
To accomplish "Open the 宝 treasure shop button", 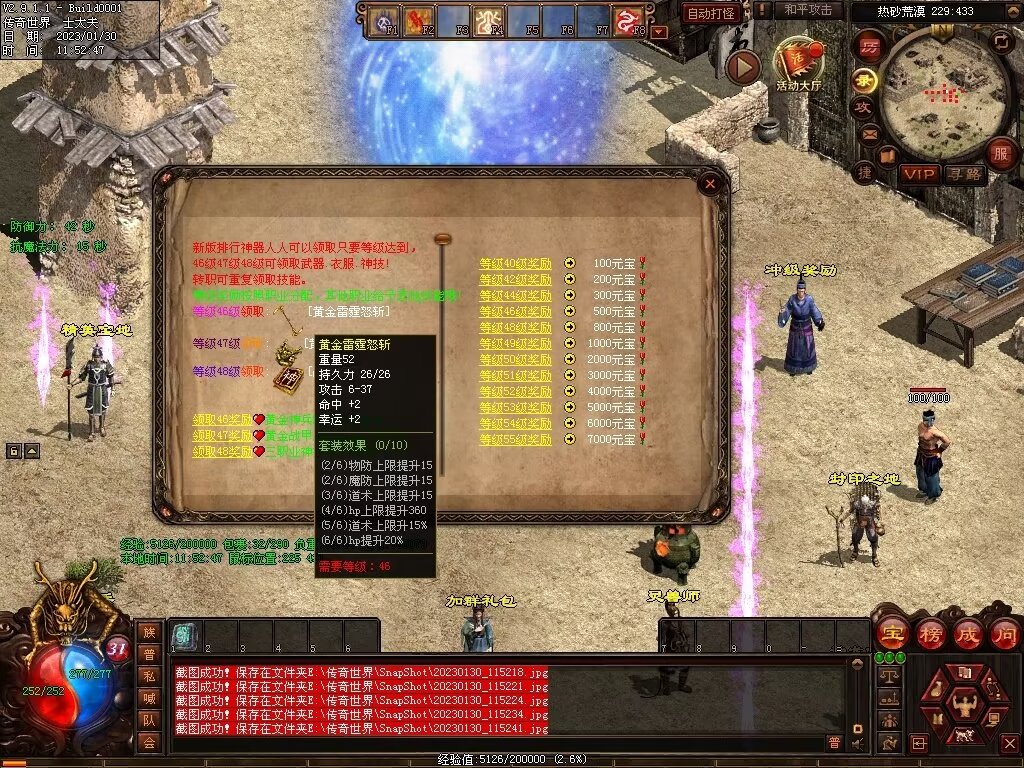I will [x=892, y=633].
